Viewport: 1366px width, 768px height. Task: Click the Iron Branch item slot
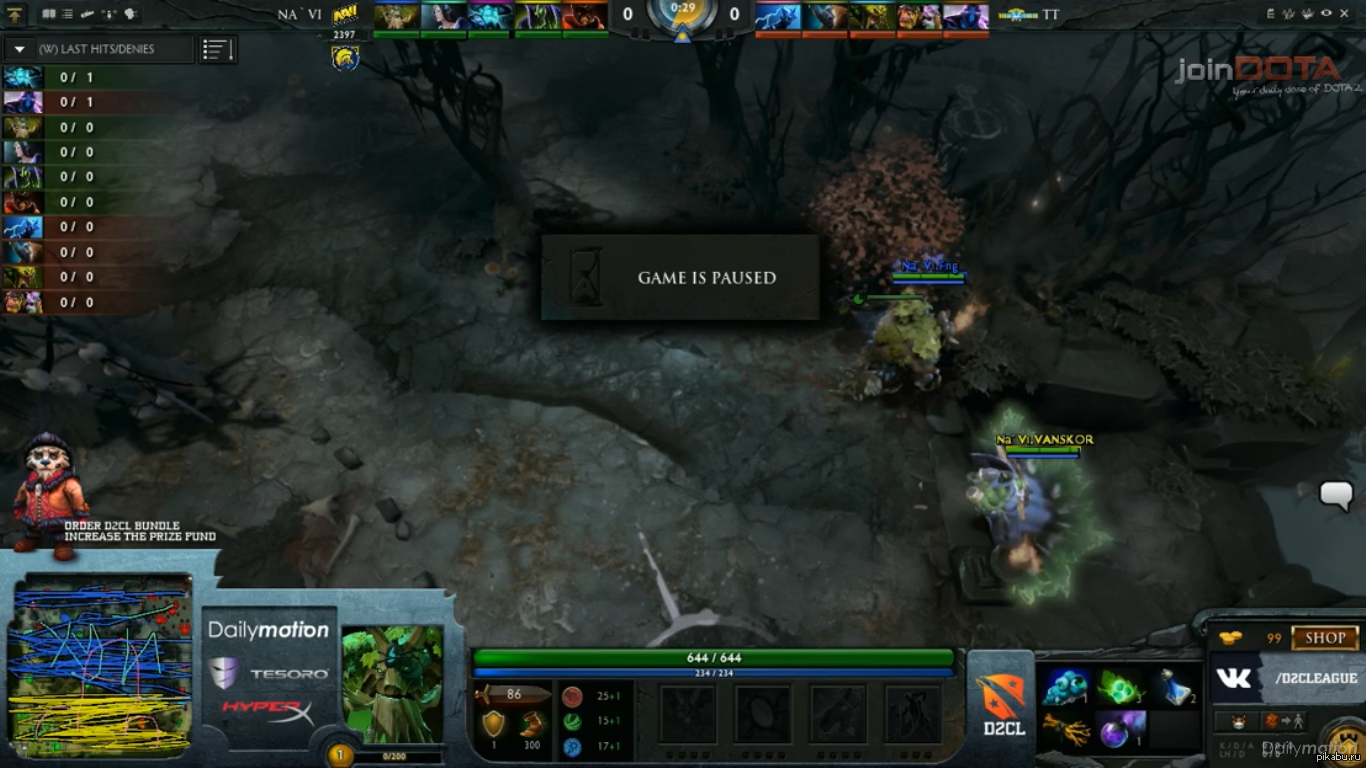[1065, 730]
